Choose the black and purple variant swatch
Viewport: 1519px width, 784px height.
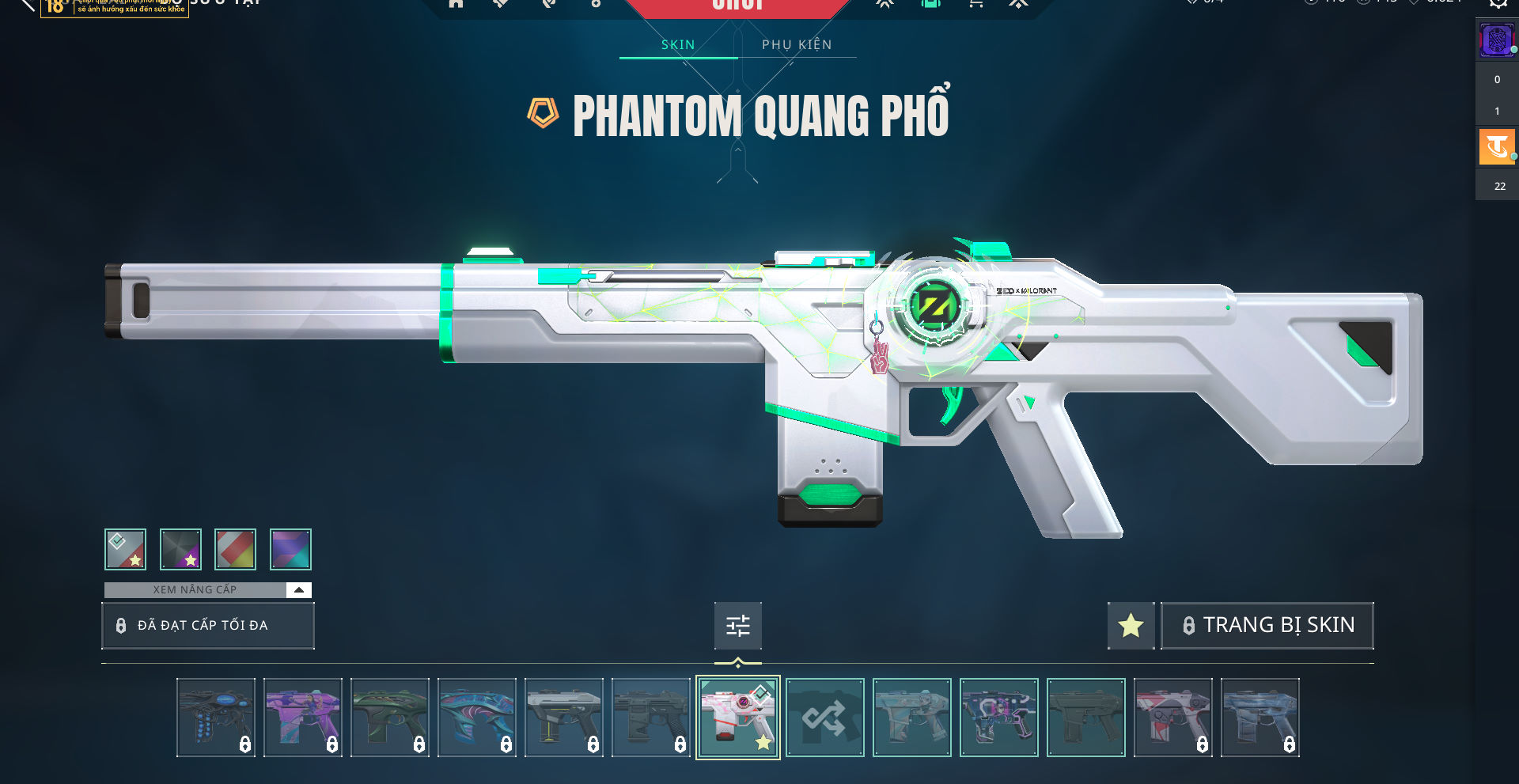tap(180, 549)
